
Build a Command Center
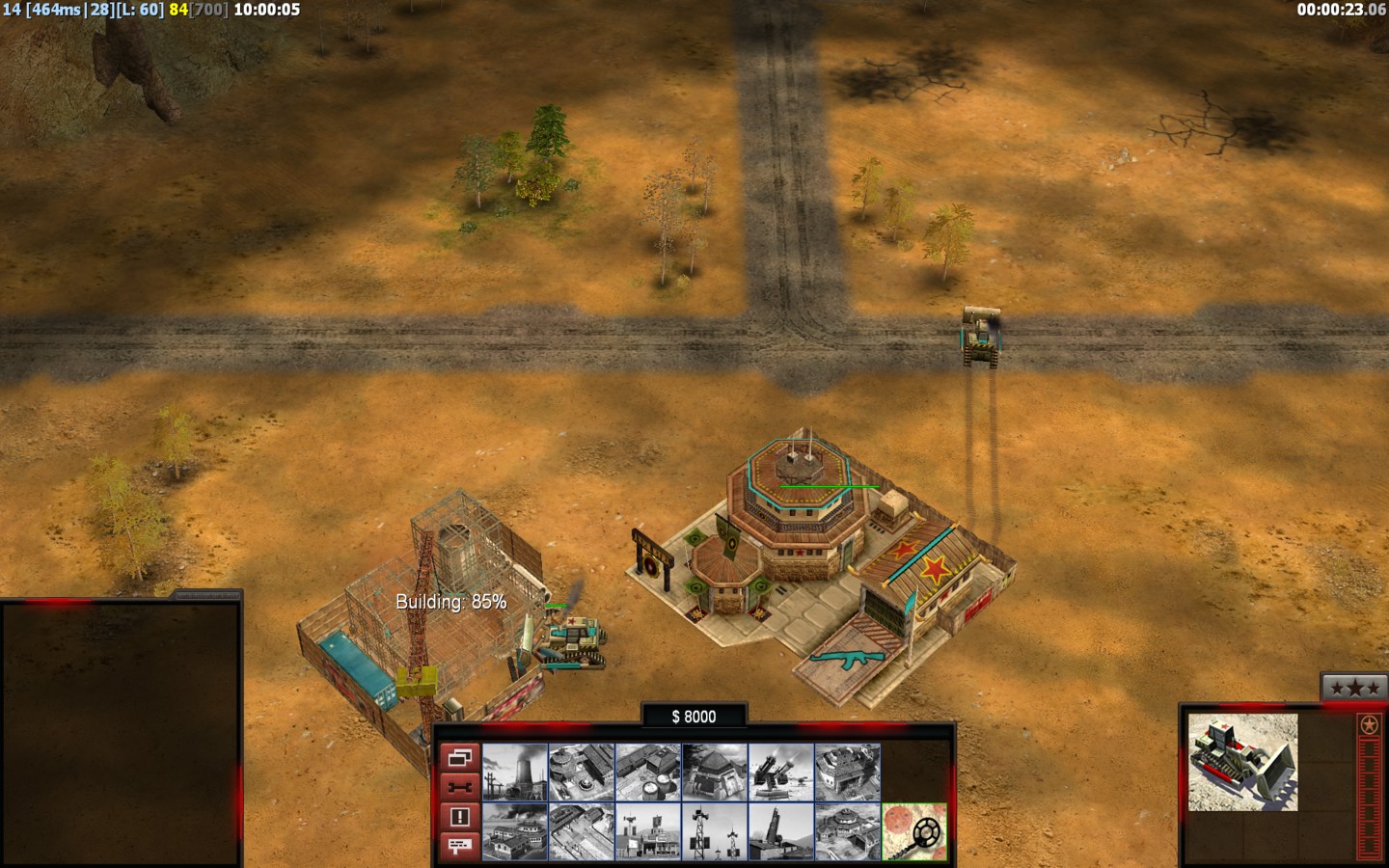[x=848, y=831]
